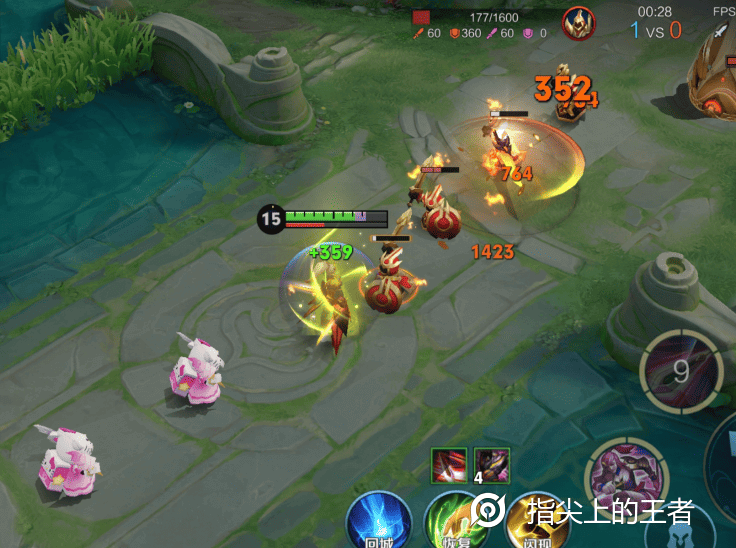Tap the 回城 recall button
This screenshot has height=548, width=736.
click(378, 521)
